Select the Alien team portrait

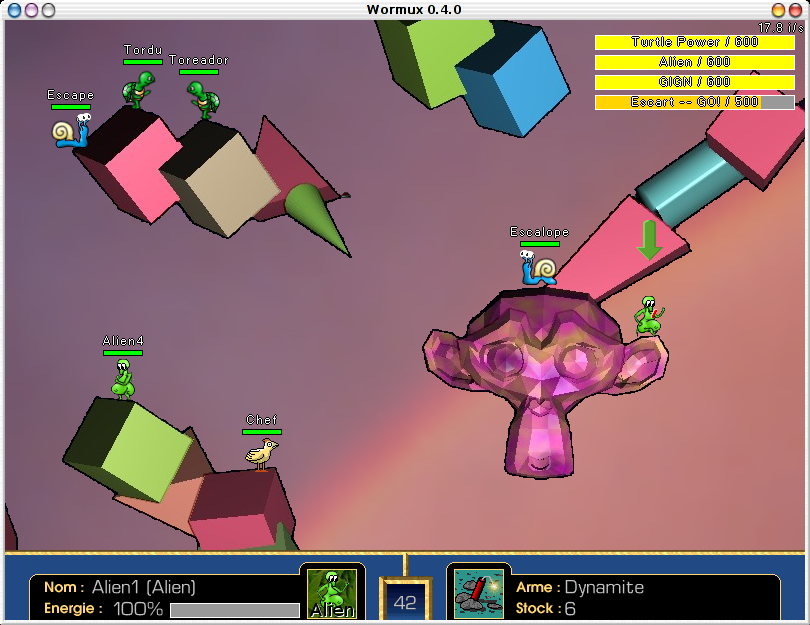click(331, 593)
